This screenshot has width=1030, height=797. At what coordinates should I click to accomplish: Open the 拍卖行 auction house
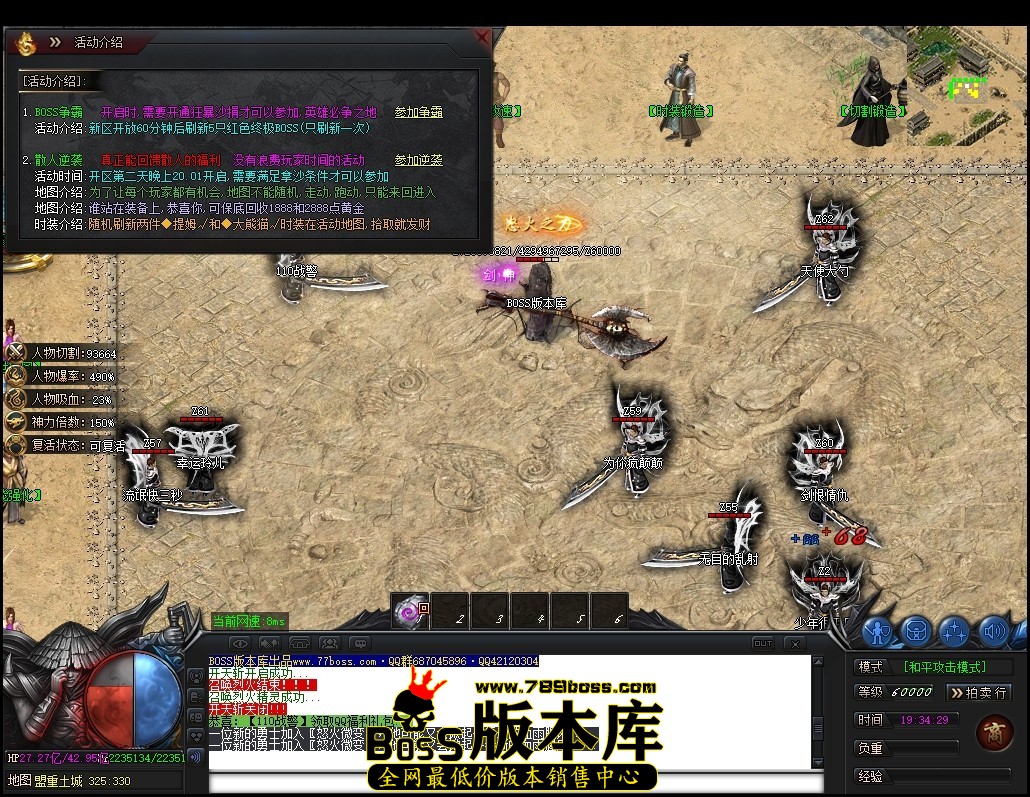(978, 692)
